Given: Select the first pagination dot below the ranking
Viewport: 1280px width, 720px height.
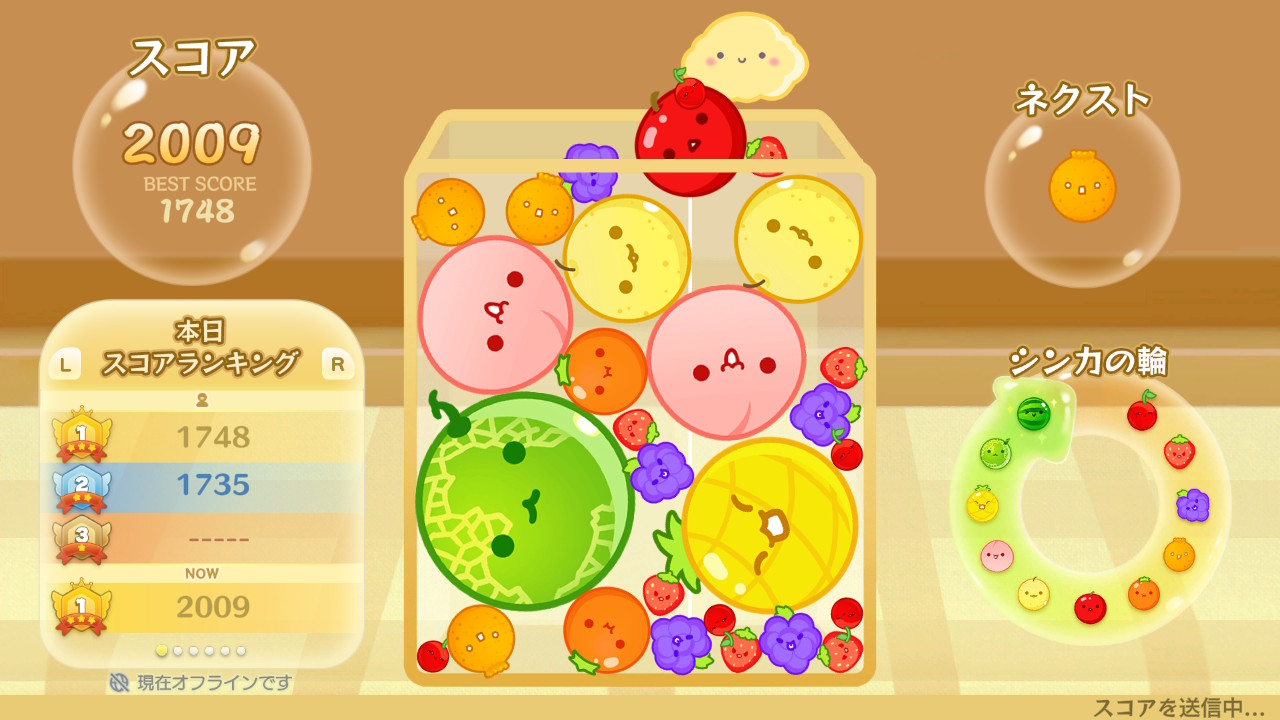Looking at the screenshot, I should pos(161,649).
